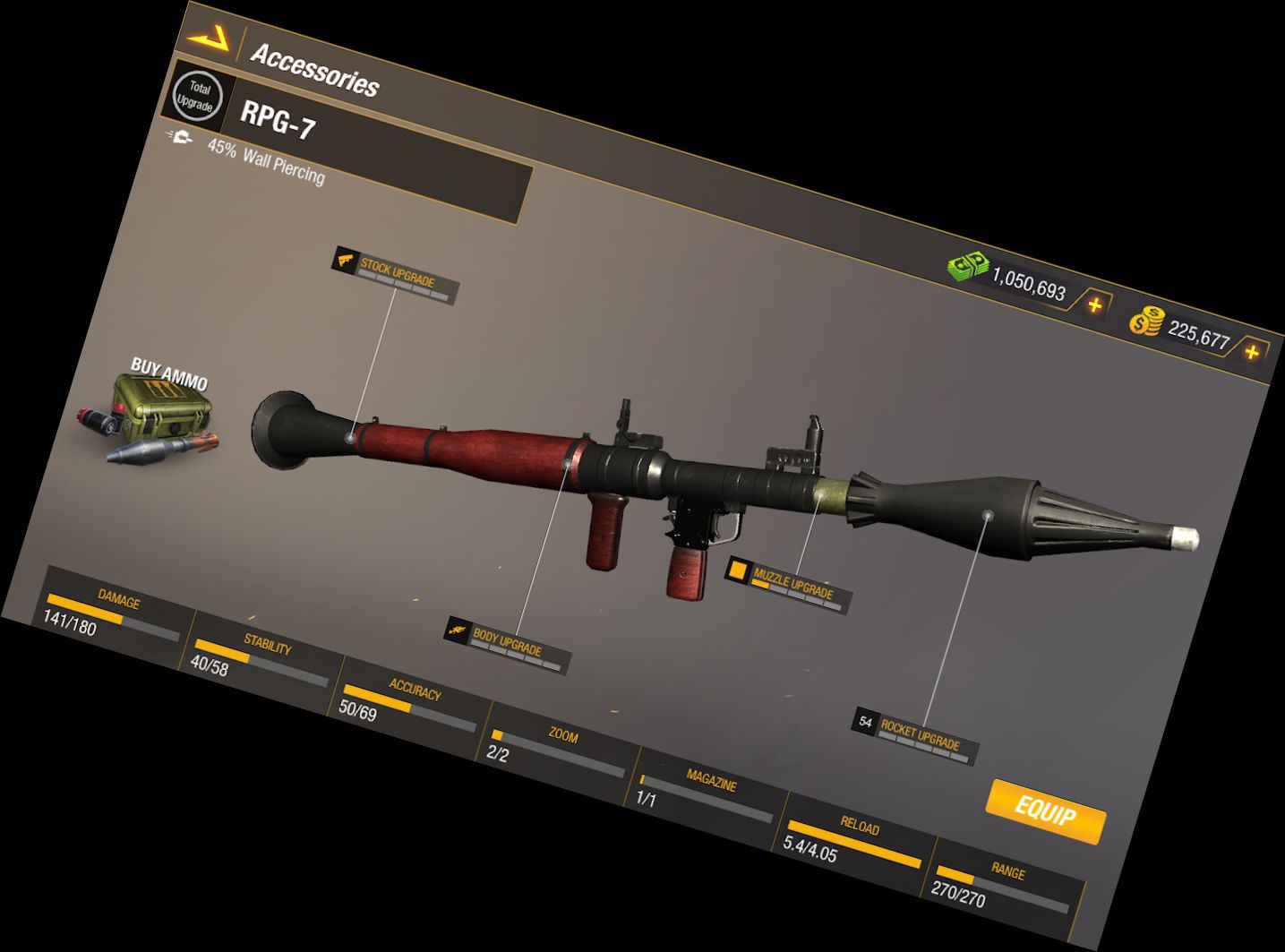Go back using the orange arrow
The width and height of the screenshot is (1285, 952).
208,39
